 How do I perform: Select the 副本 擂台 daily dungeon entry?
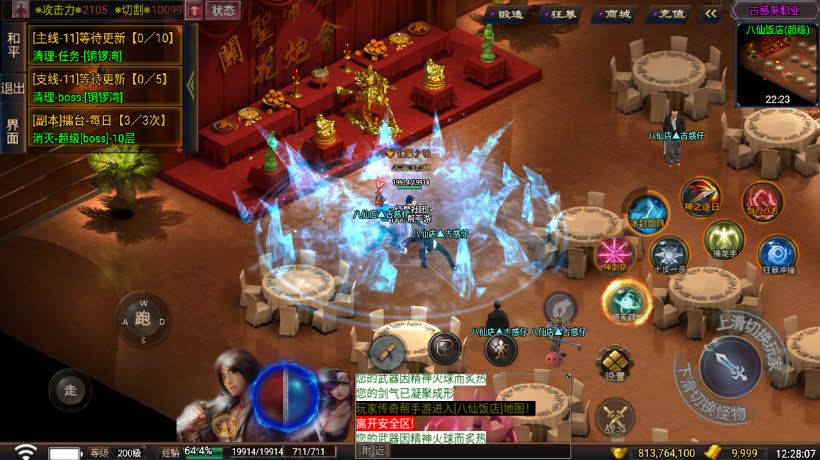click(105, 128)
